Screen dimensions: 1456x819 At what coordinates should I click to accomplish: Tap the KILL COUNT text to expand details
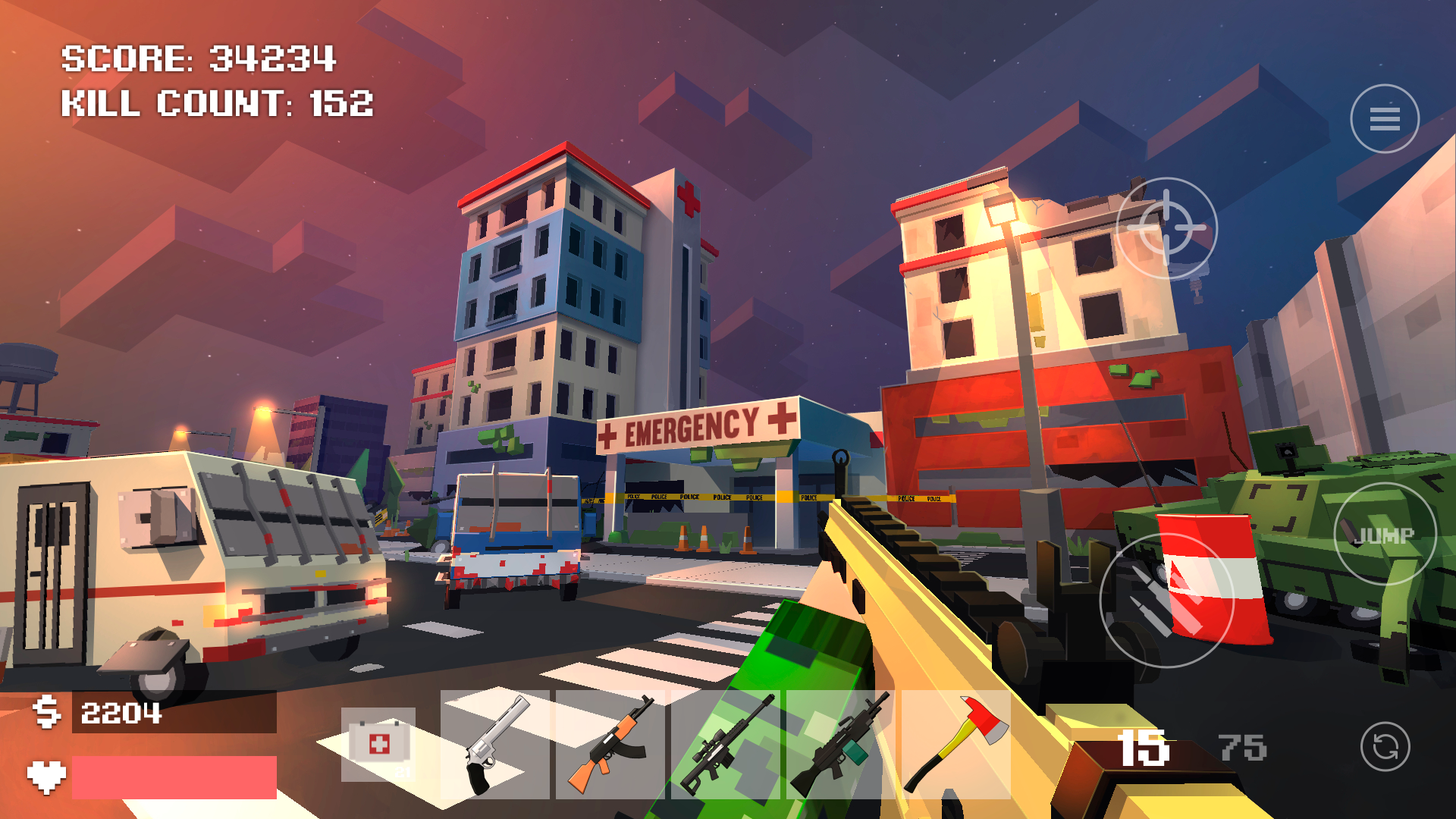[x=218, y=105]
